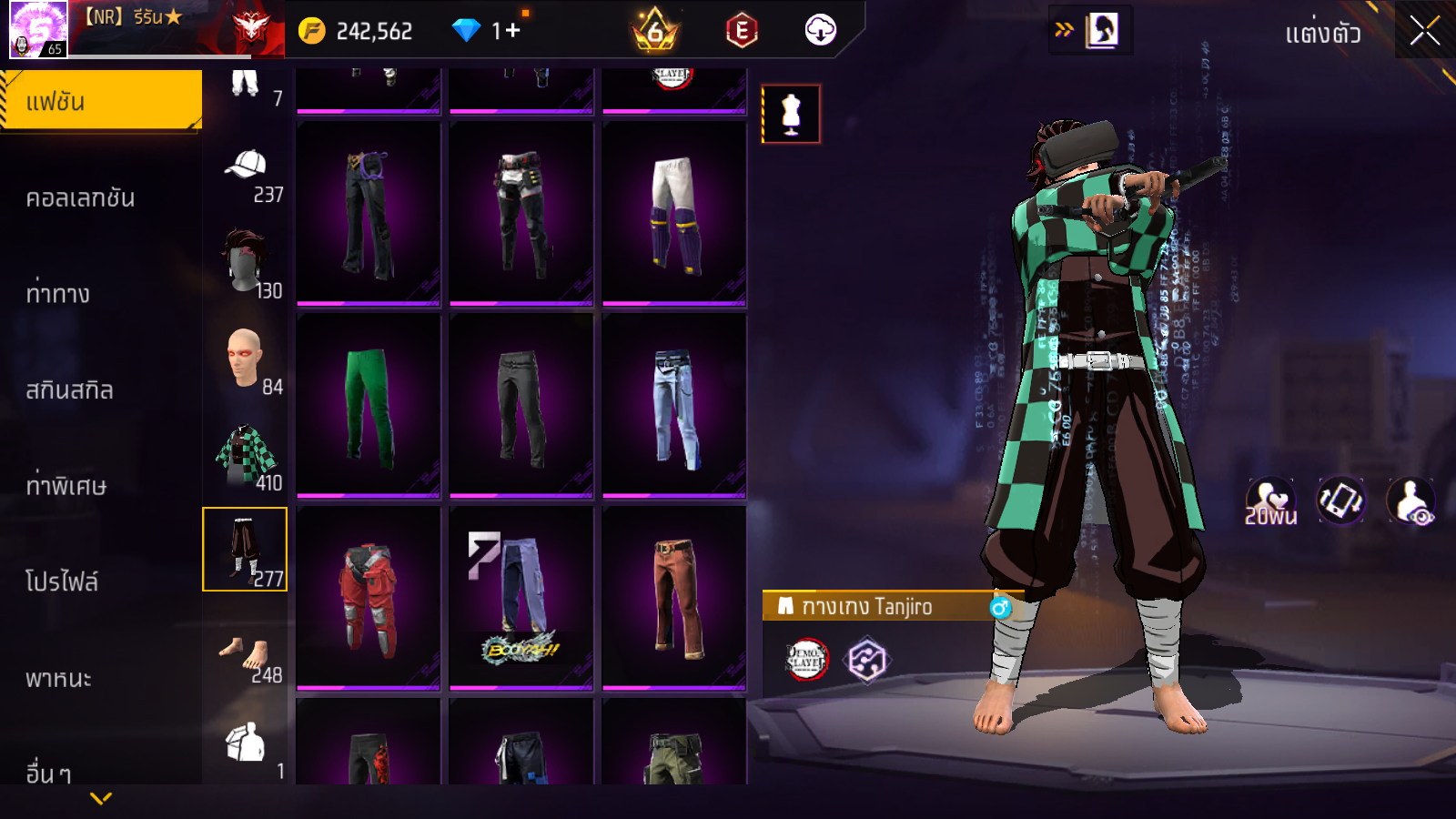
Task: Select the shoes category showing bare feet
Action: [246, 657]
